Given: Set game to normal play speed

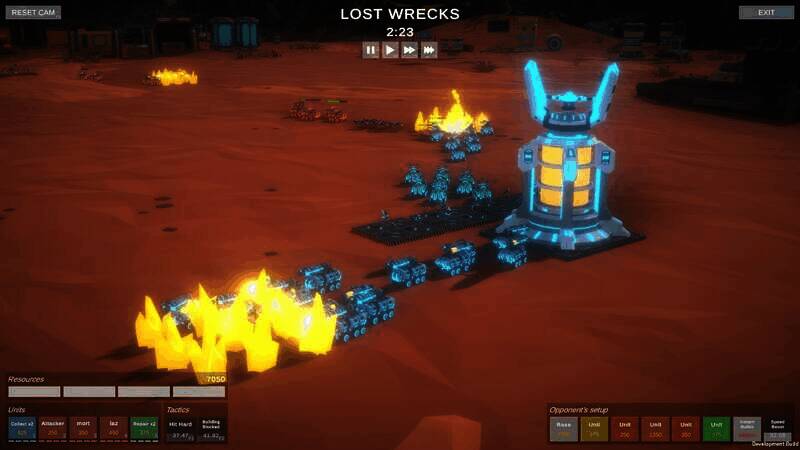Looking at the screenshot, I should coord(390,50).
